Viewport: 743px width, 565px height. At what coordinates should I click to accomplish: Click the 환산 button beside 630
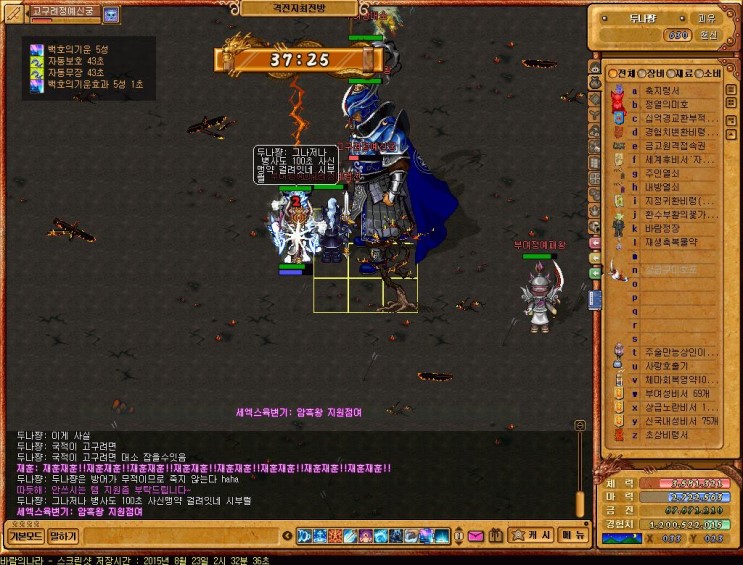click(x=708, y=35)
